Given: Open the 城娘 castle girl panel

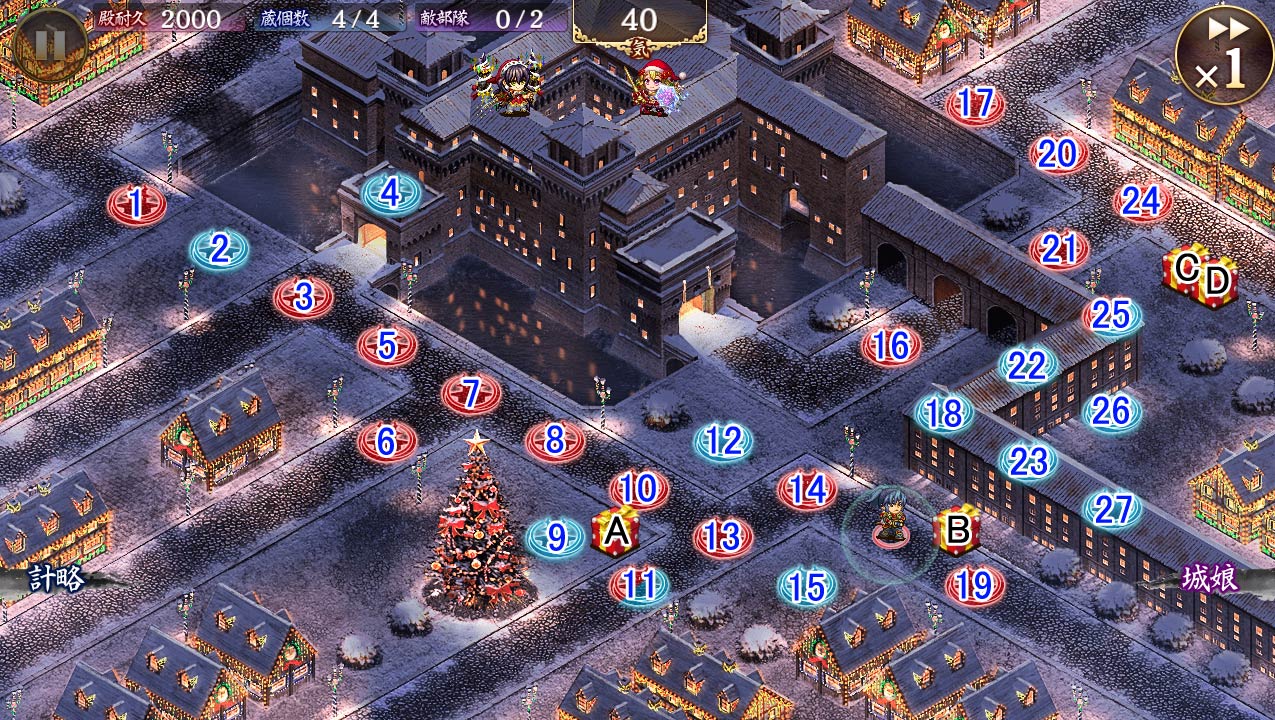Looking at the screenshot, I should tap(1210, 578).
